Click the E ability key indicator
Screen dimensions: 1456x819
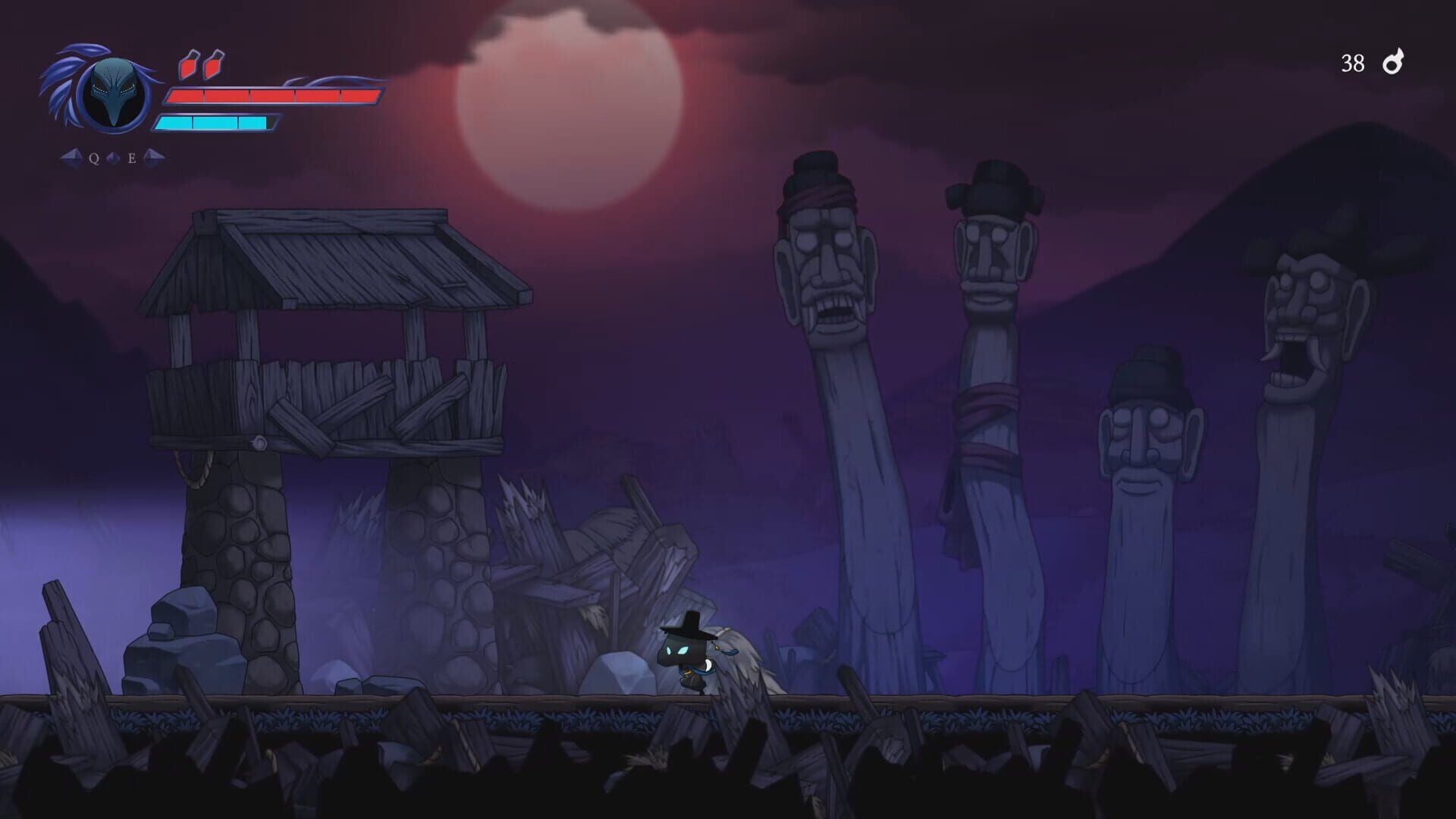click(x=130, y=158)
